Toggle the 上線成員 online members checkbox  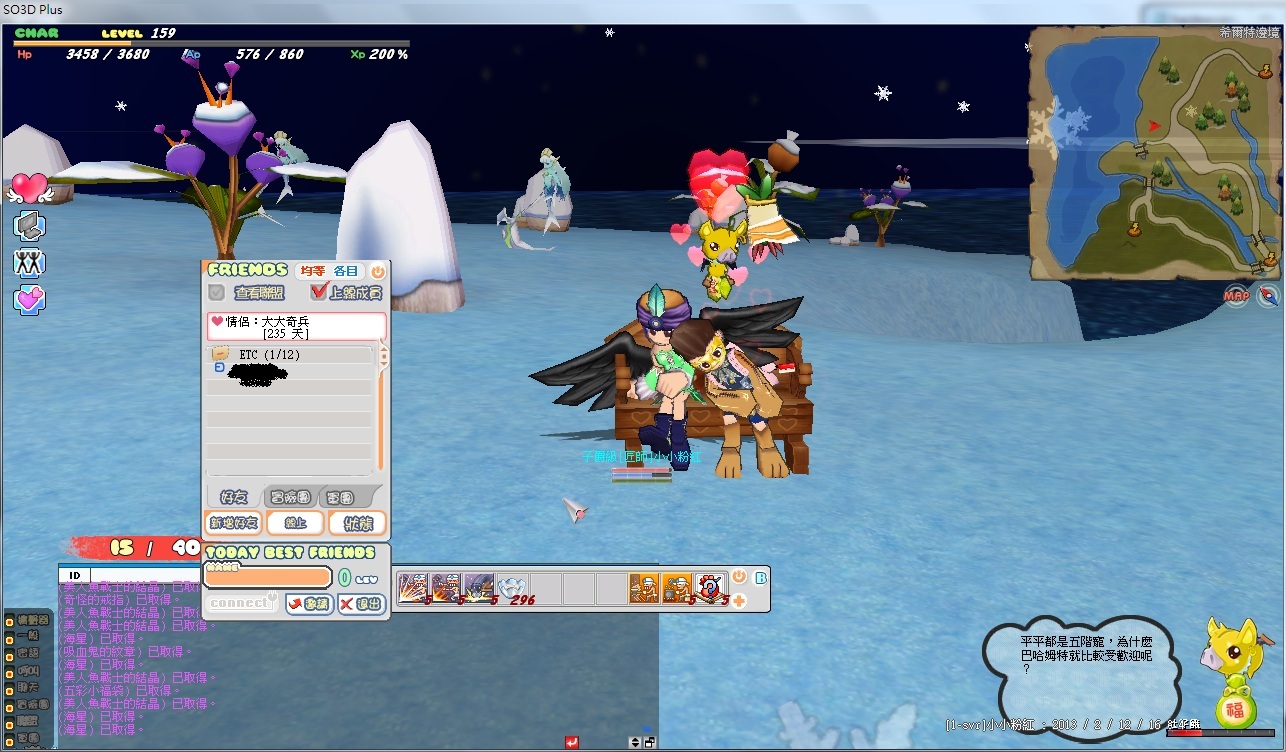click(320, 292)
